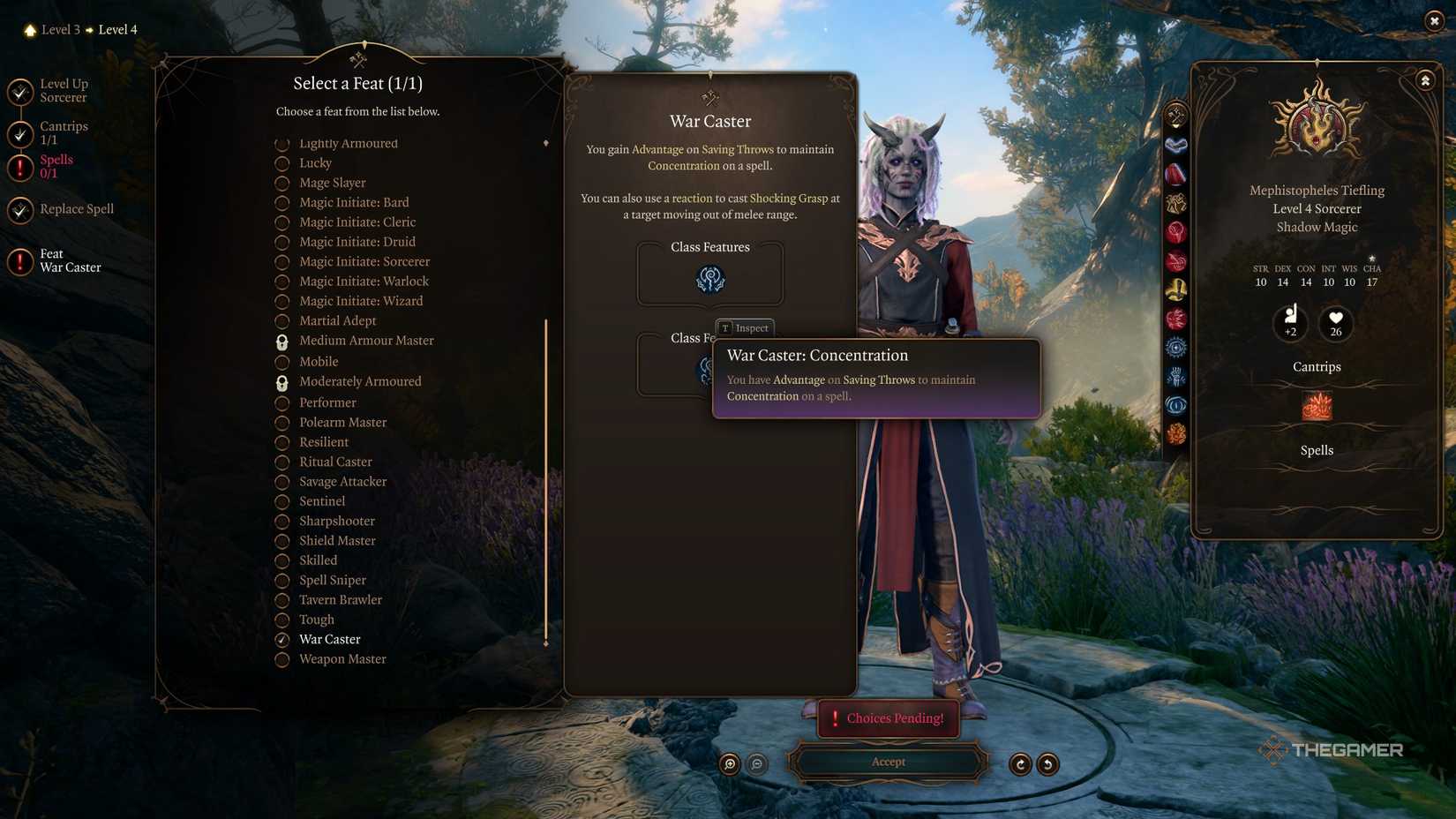1456x819 pixels.
Task: Select the Lucky feat radio button
Action: coord(282,162)
